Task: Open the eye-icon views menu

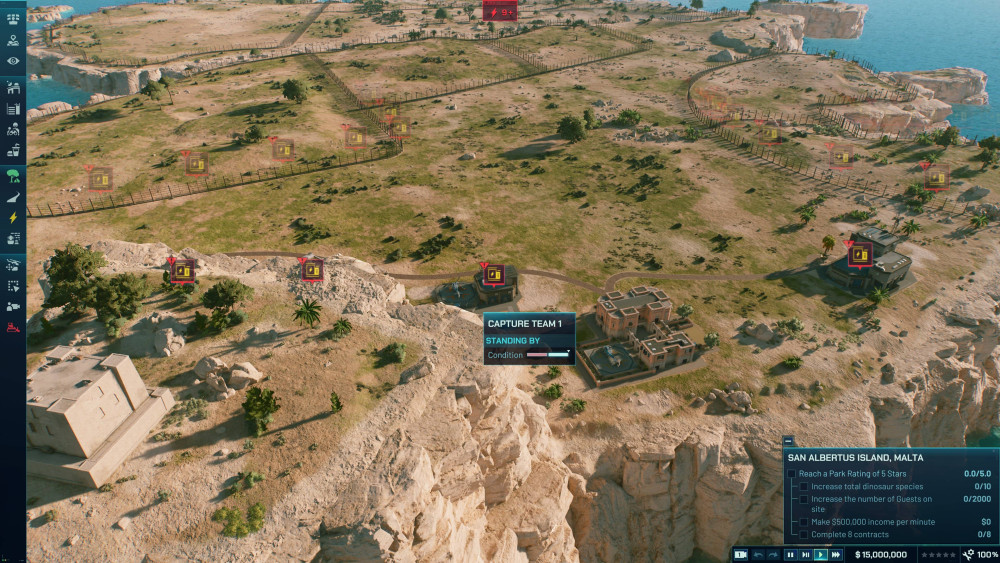Action: coord(13,62)
